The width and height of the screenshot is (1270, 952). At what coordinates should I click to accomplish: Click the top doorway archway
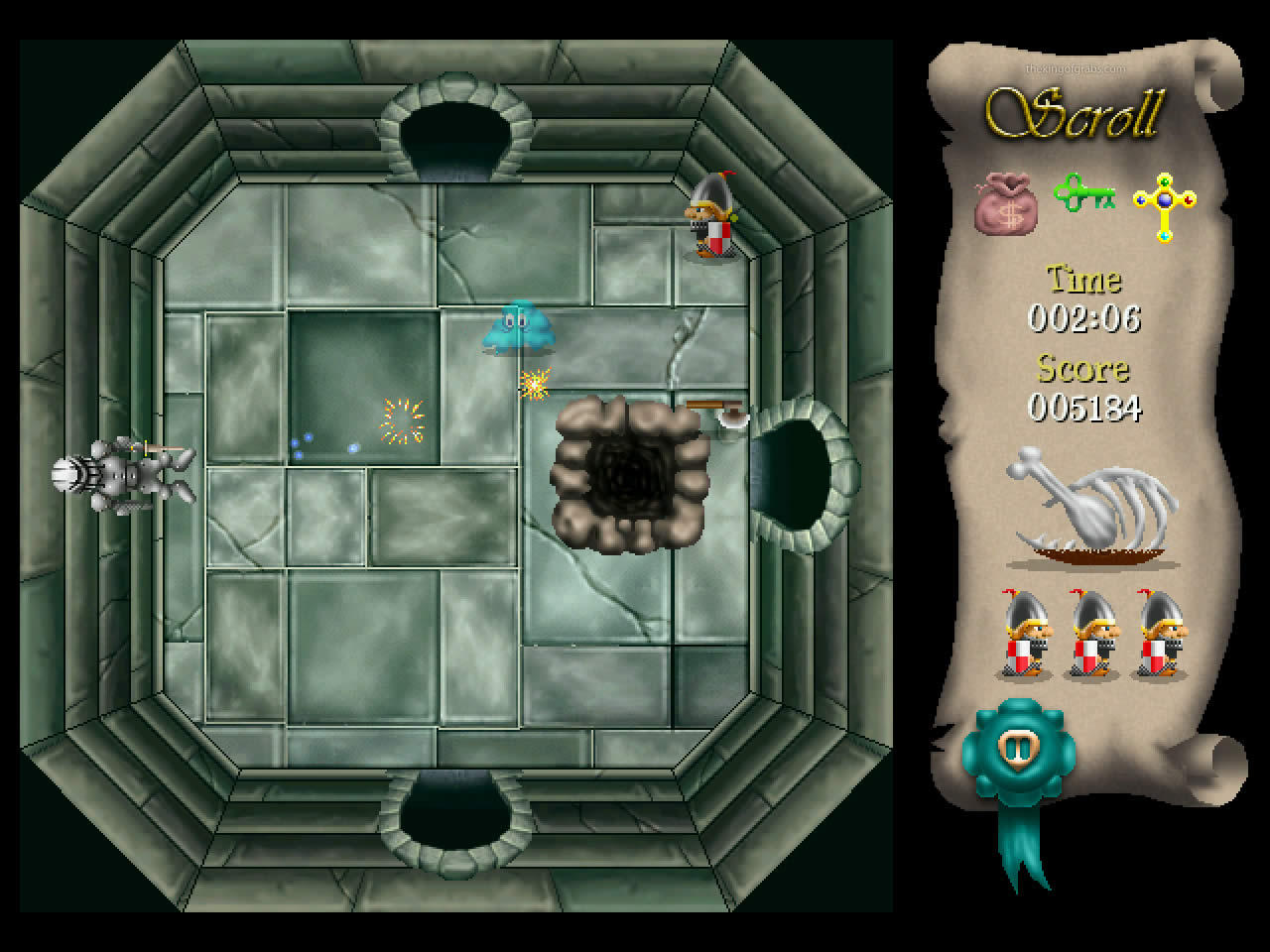click(456, 124)
